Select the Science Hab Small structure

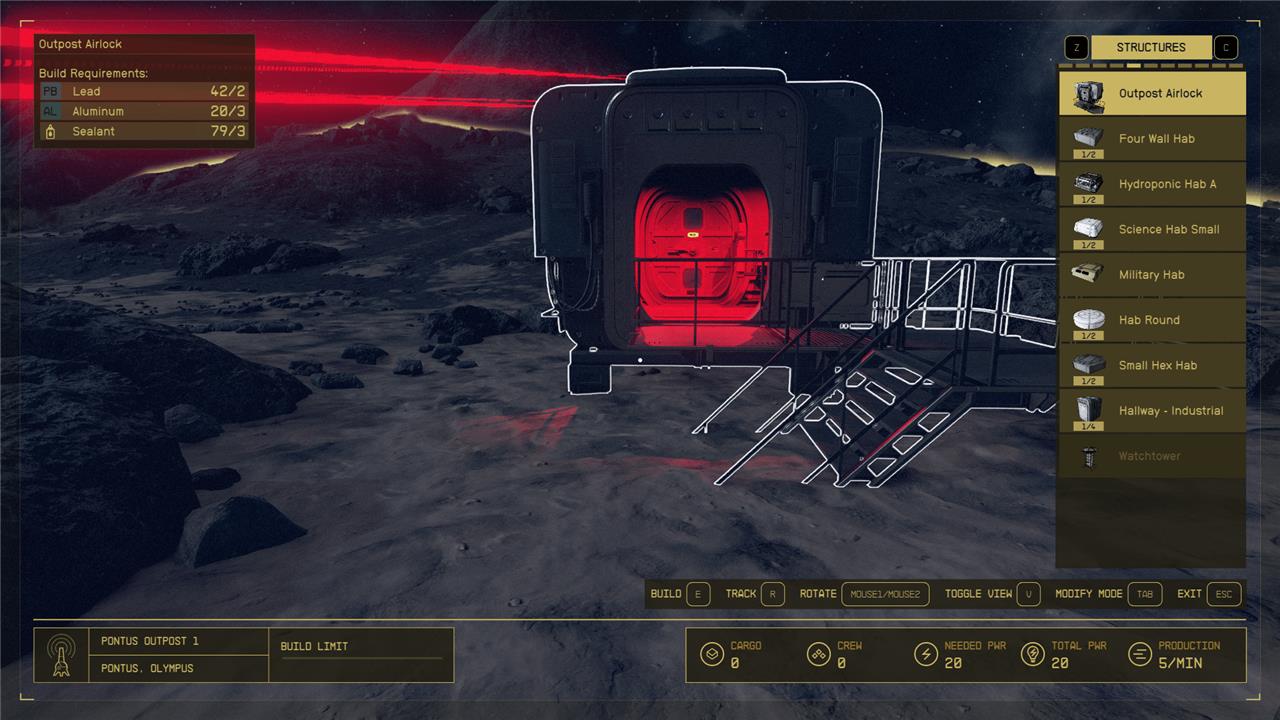pyautogui.click(x=1152, y=229)
